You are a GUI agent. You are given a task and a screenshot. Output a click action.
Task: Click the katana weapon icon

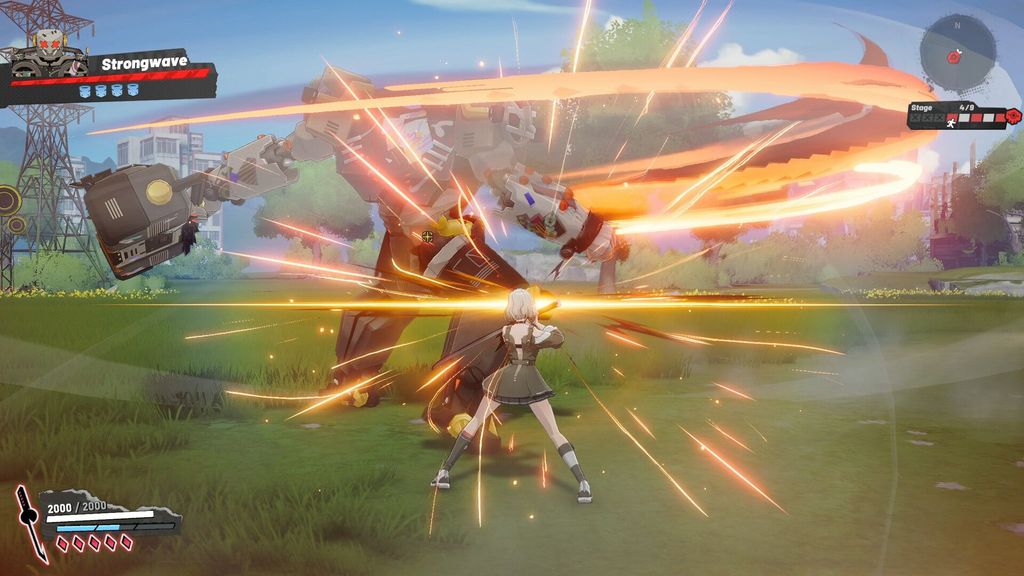(30, 521)
